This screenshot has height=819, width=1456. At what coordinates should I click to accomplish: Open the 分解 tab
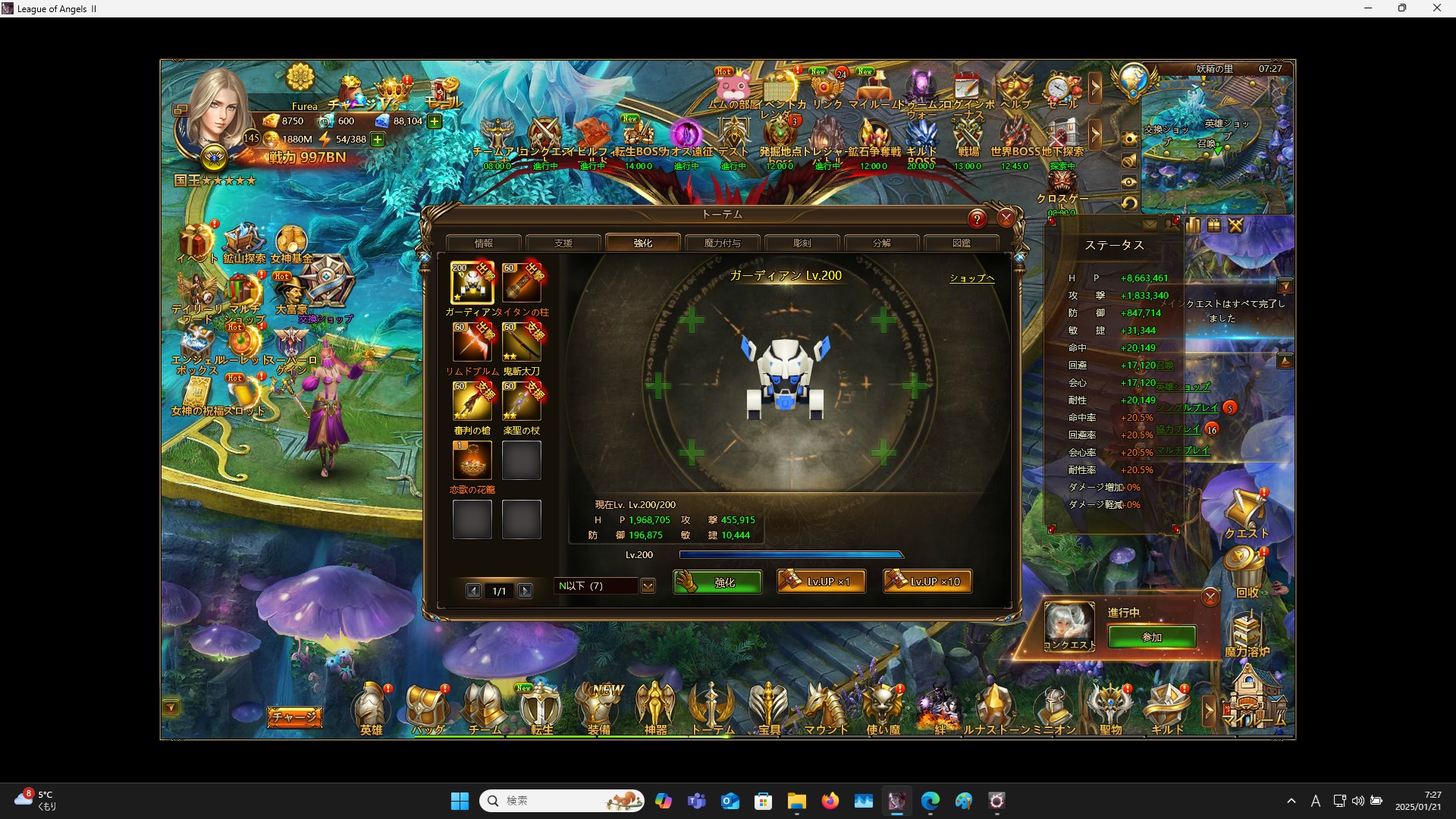[881, 243]
